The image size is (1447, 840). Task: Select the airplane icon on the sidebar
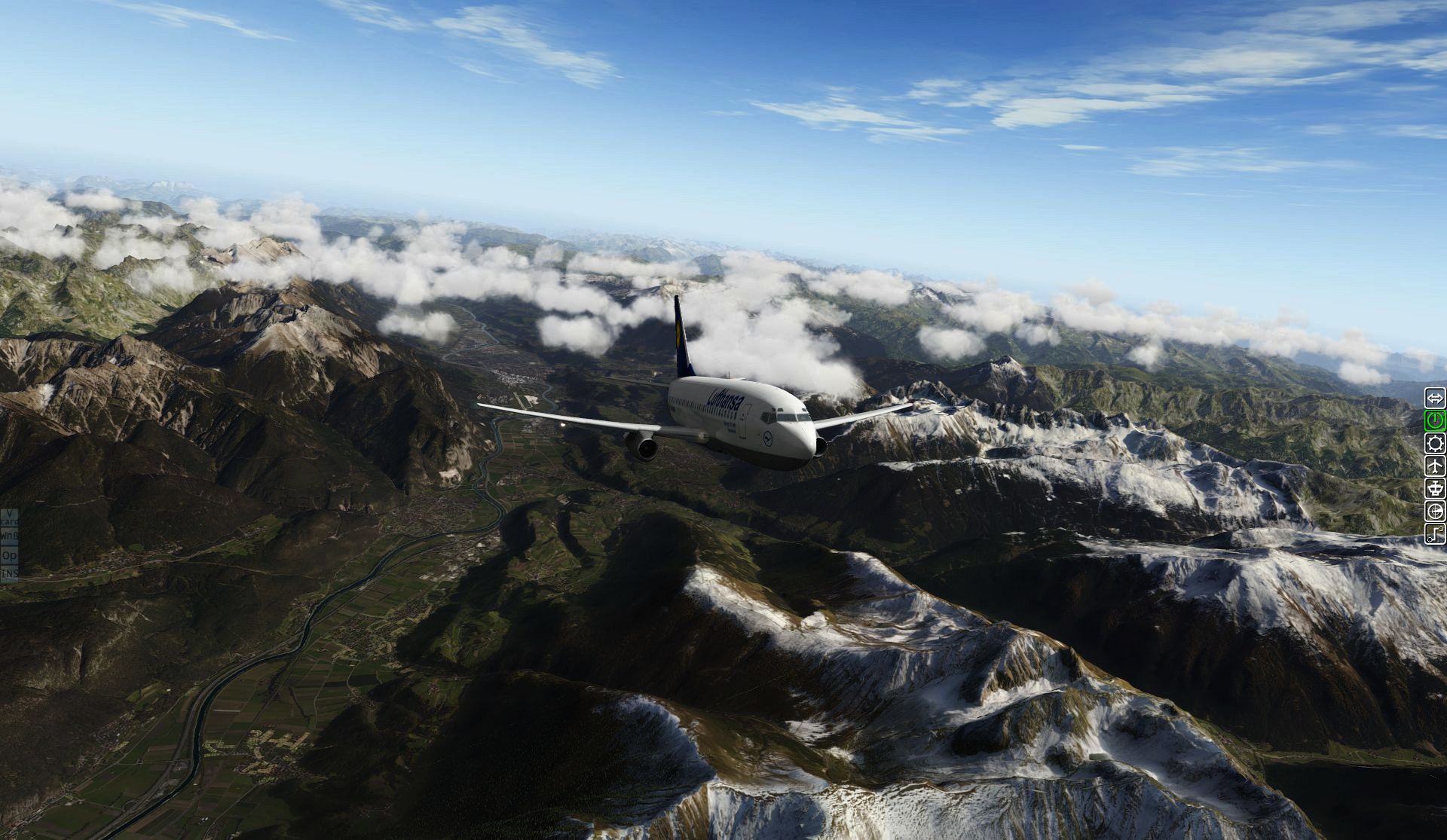[1435, 466]
